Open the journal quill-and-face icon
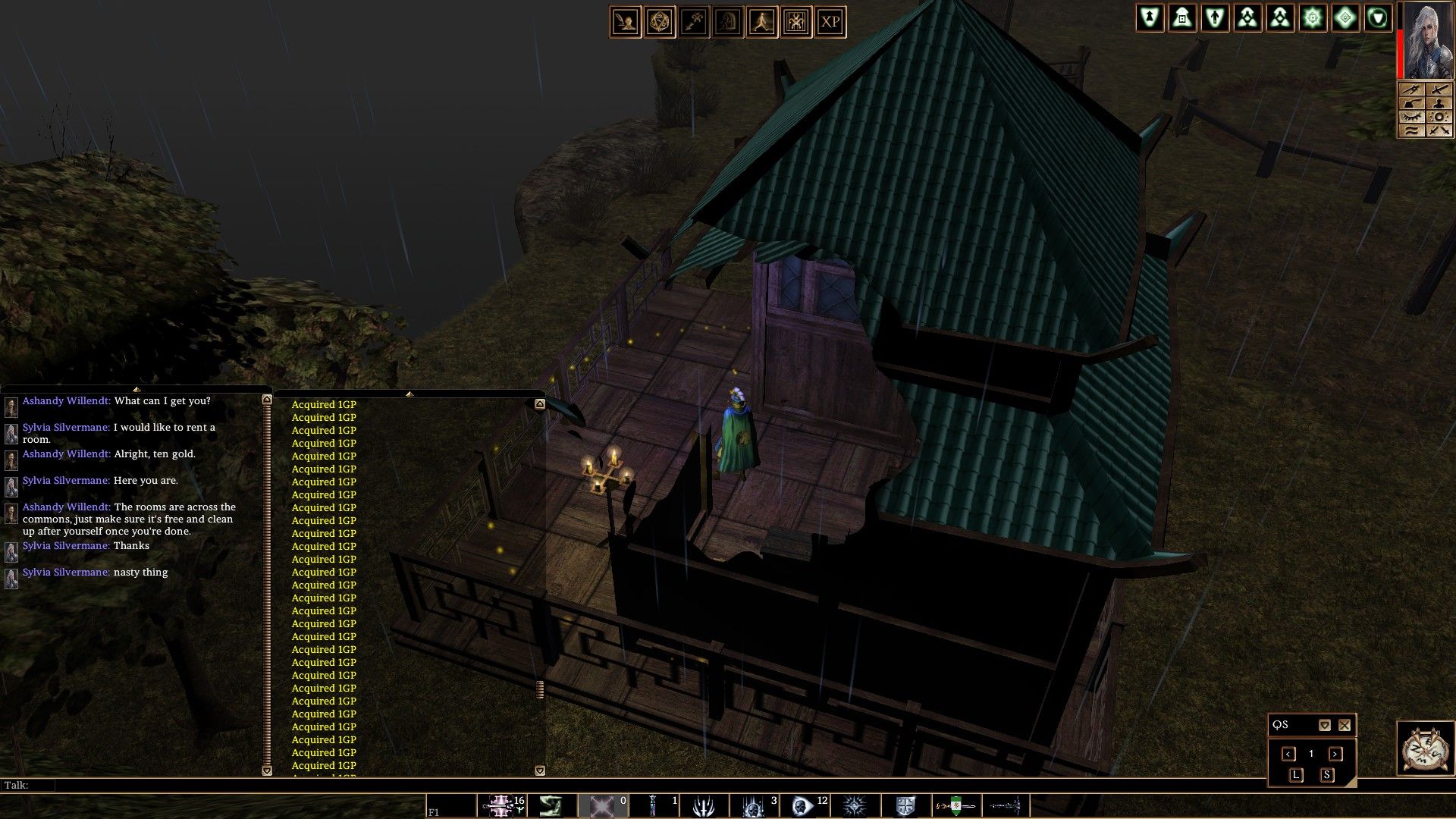Viewport: 1456px width, 819px height. 626,22
